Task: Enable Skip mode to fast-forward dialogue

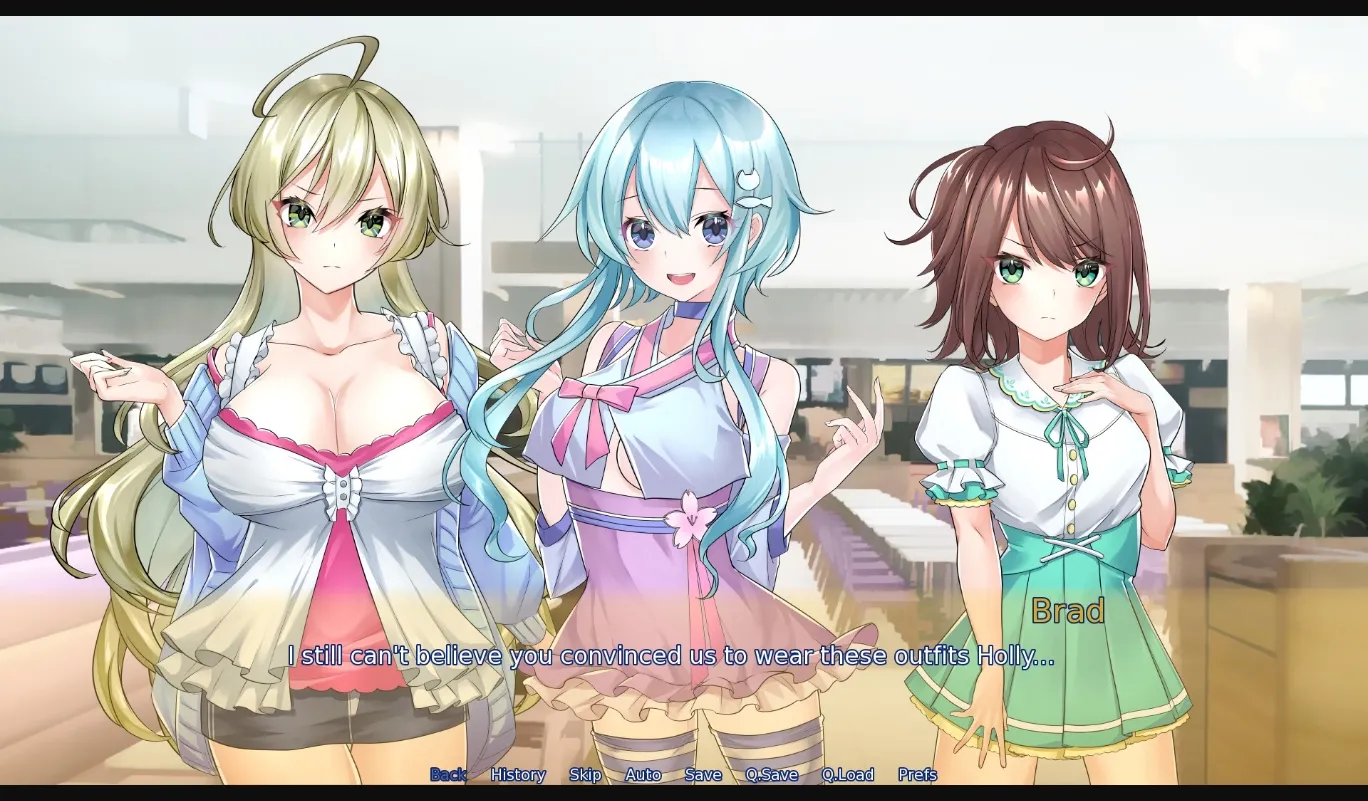Action: pos(585,775)
